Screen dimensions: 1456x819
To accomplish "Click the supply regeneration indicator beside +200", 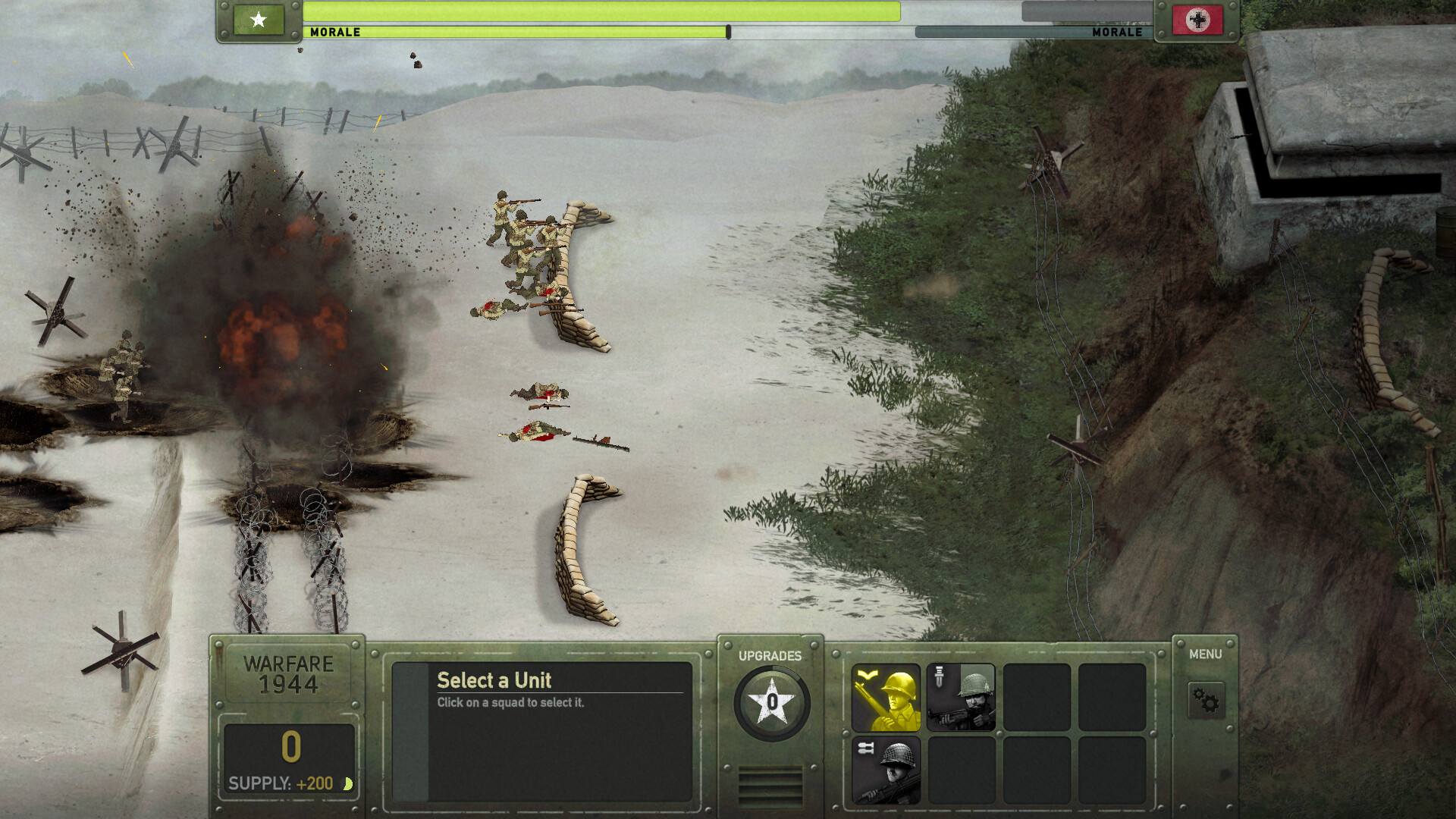I will pos(348,782).
